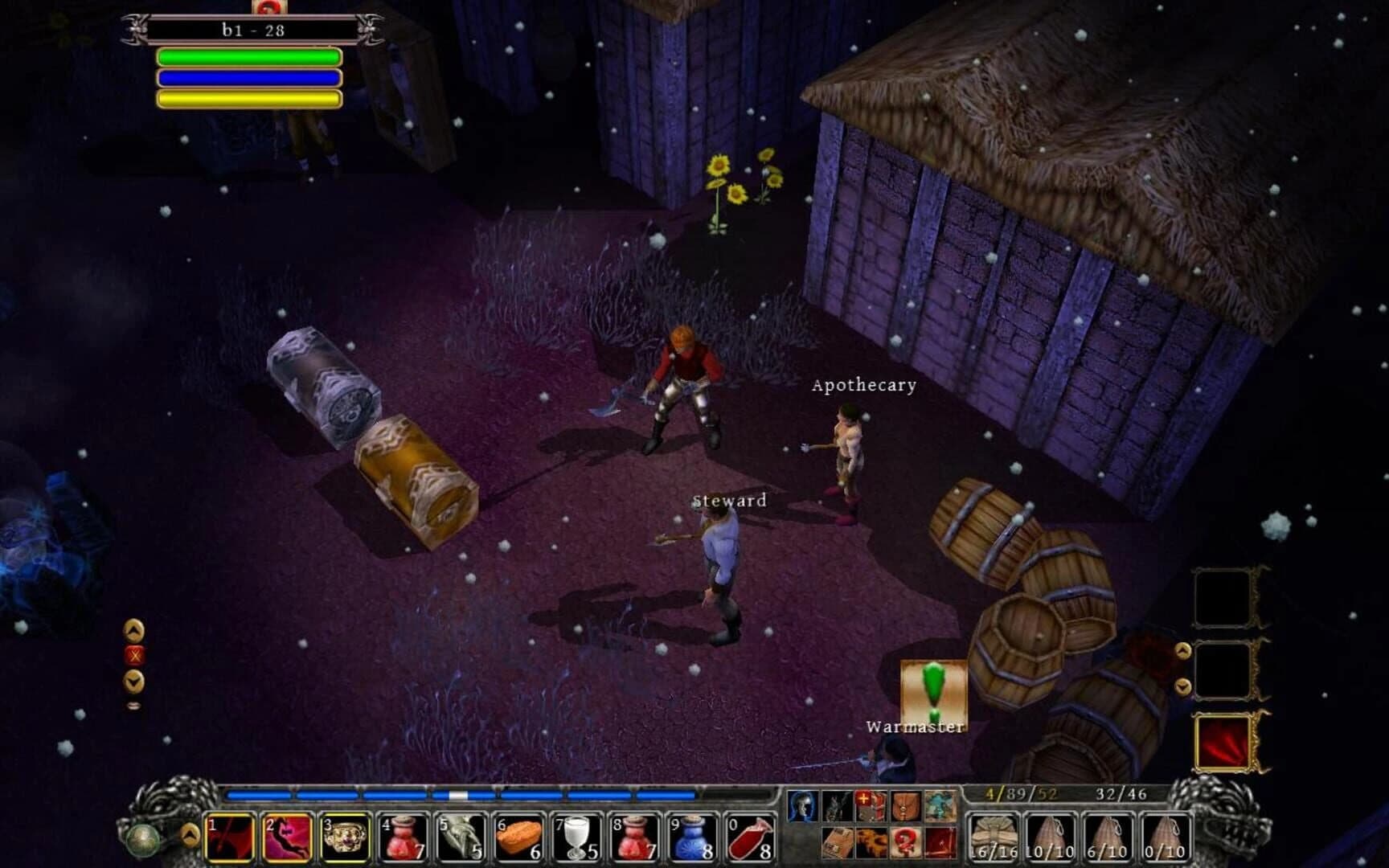Open the inventory pouch icon
1389x868 pixels.
pyautogui.click(x=905, y=806)
